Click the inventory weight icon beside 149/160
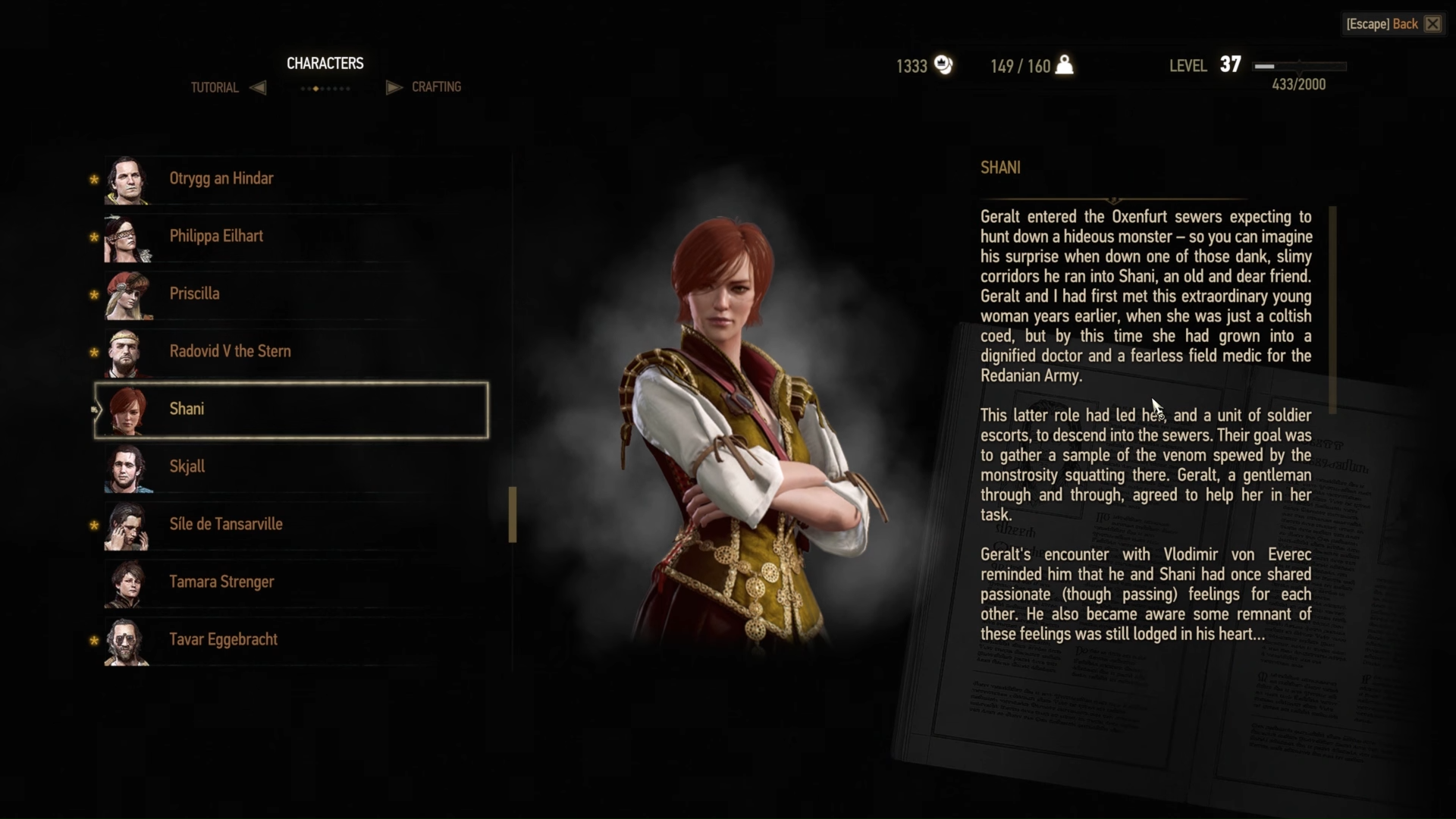 pyautogui.click(x=1065, y=66)
